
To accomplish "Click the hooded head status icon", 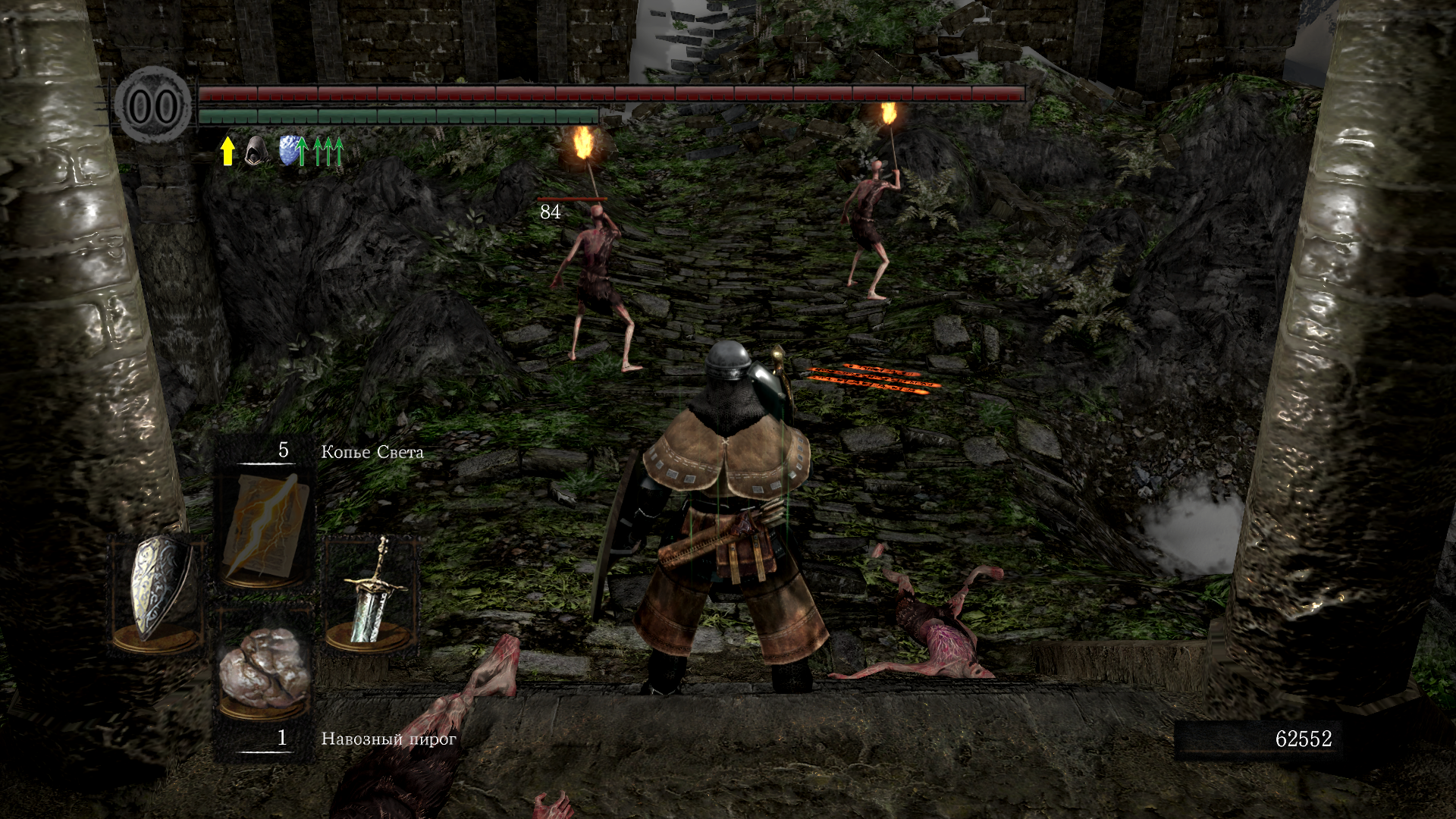I will [x=256, y=151].
